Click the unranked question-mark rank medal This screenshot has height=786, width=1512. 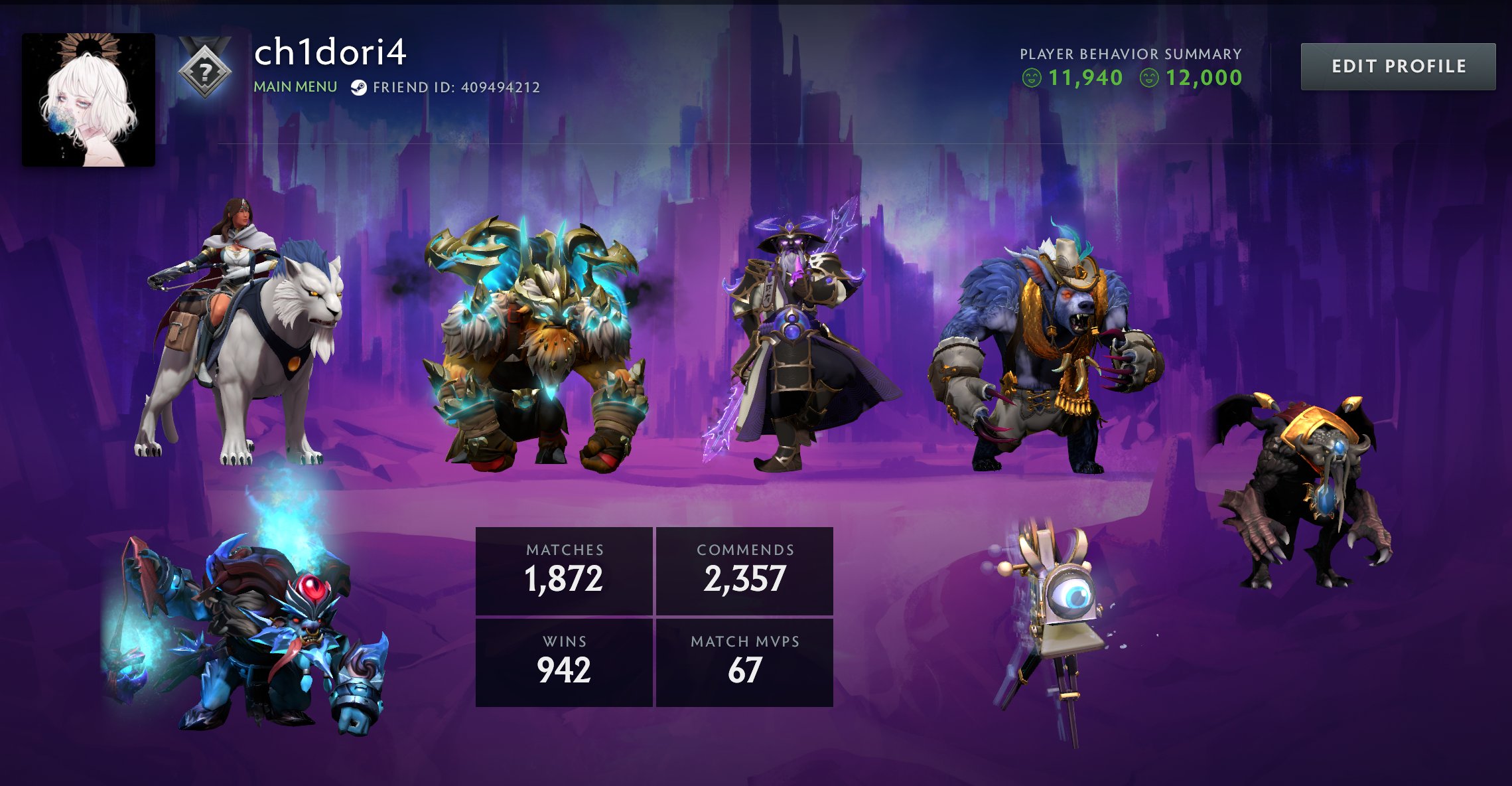click(x=206, y=68)
